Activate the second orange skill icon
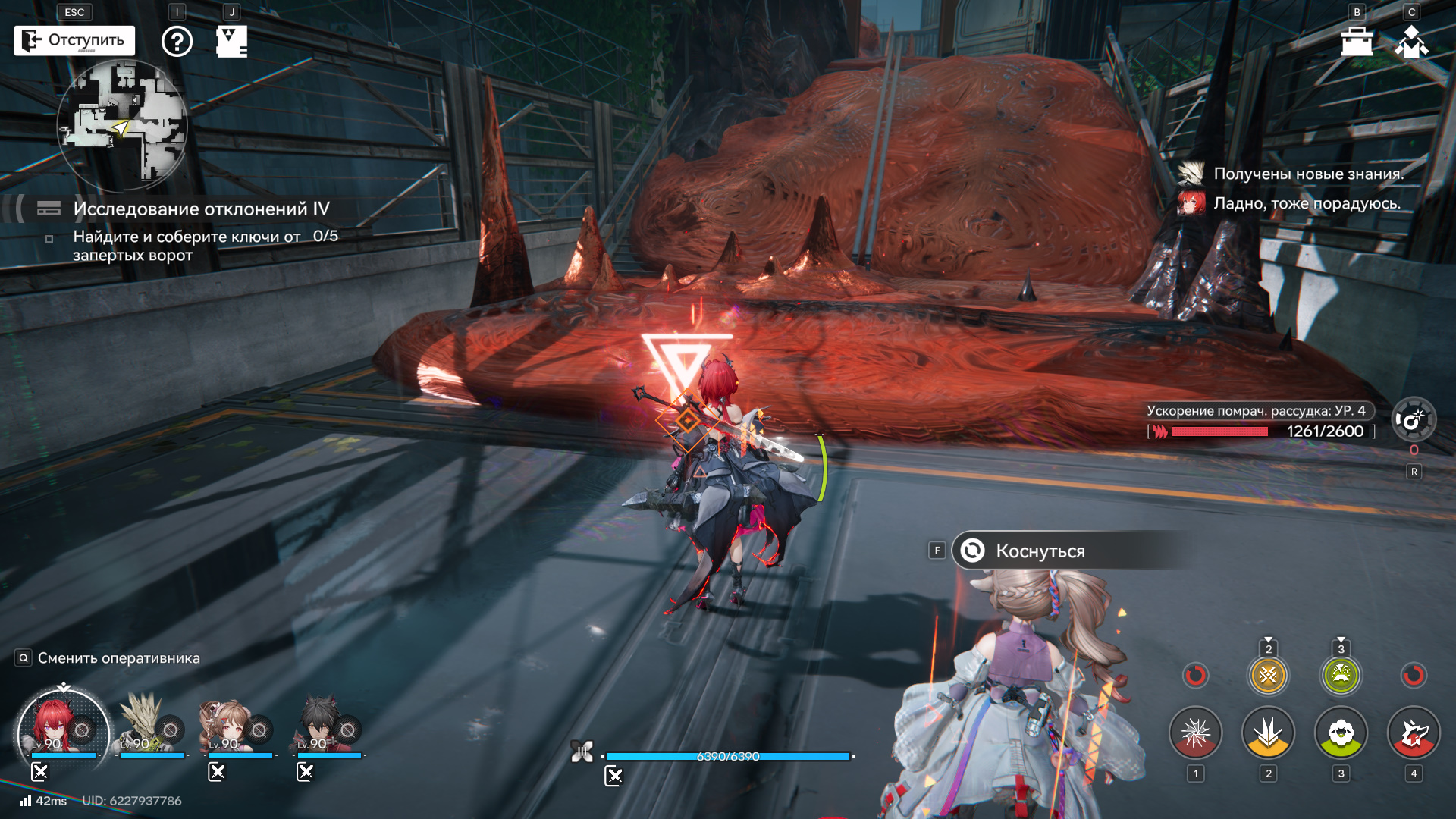The height and width of the screenshot is (819, 1456). pos(1268,733)
